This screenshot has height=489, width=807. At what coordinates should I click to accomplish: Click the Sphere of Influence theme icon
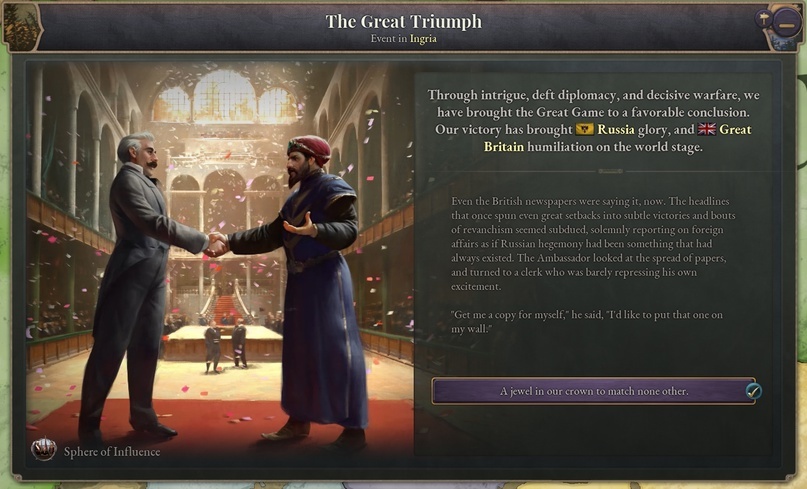pos(44,451)
